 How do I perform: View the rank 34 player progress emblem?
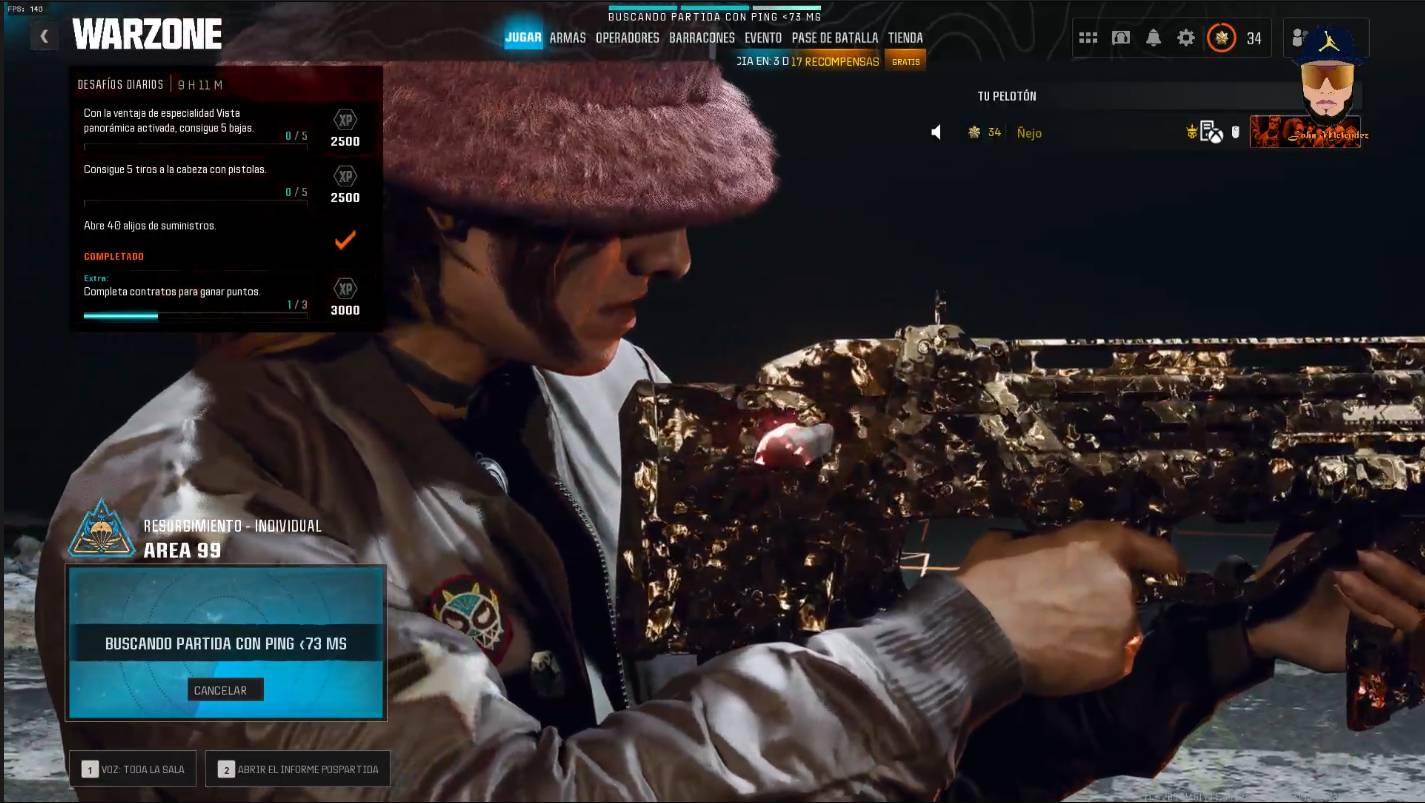pos(1221,38)
